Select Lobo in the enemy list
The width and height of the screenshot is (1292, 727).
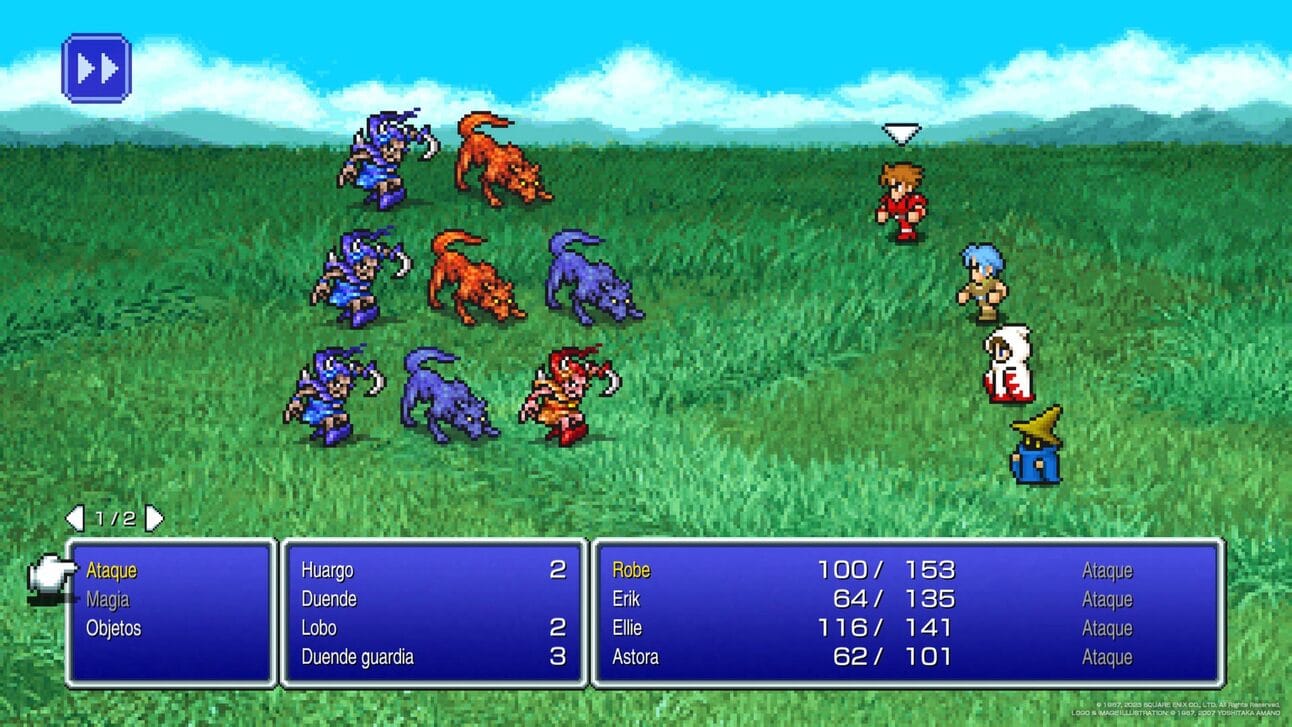point(319,628)
